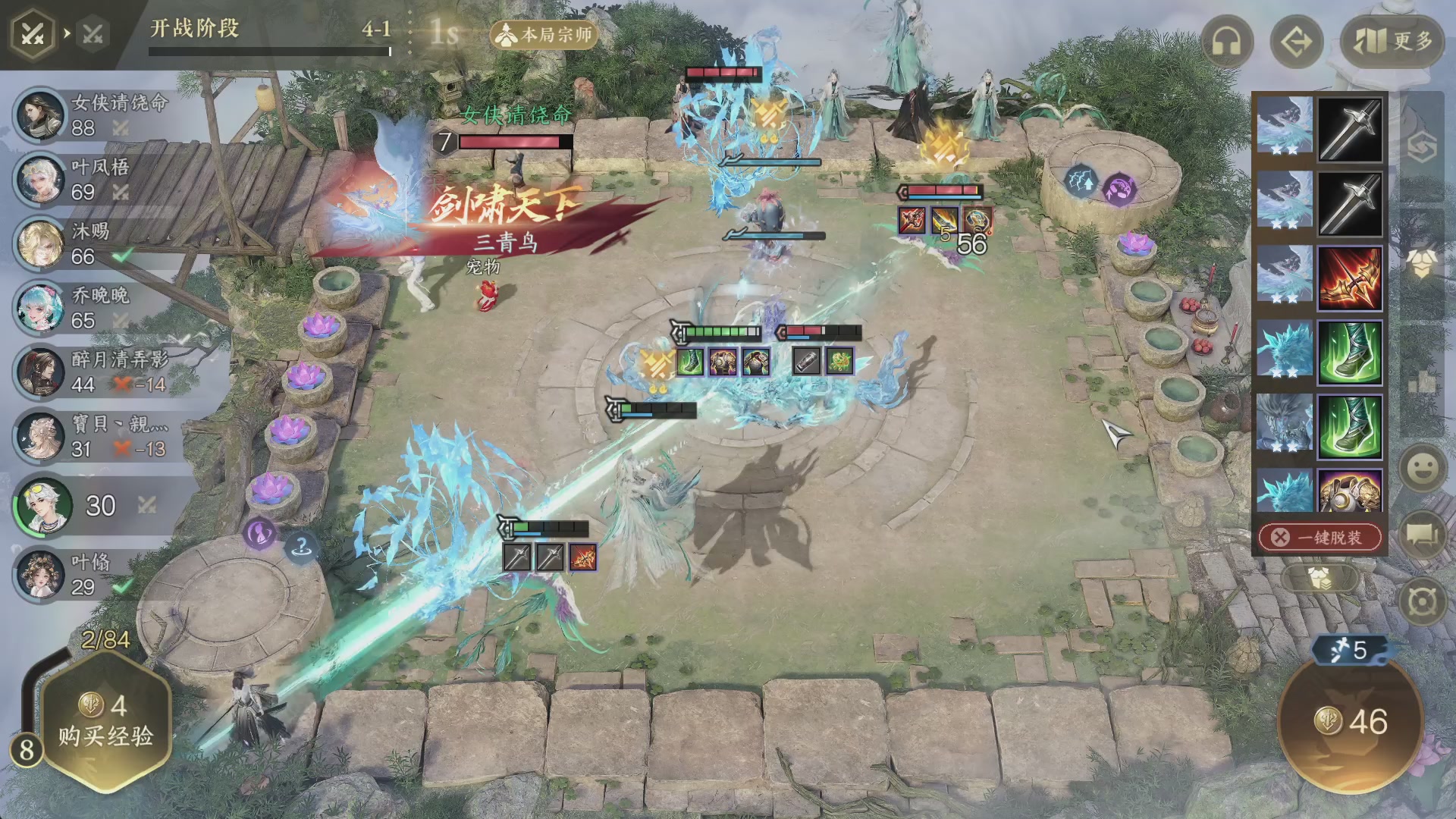The height and width of the screenshot is (819, 1456).
Task: Open the 本局宗师 panel
Action: tap(544, 35)
